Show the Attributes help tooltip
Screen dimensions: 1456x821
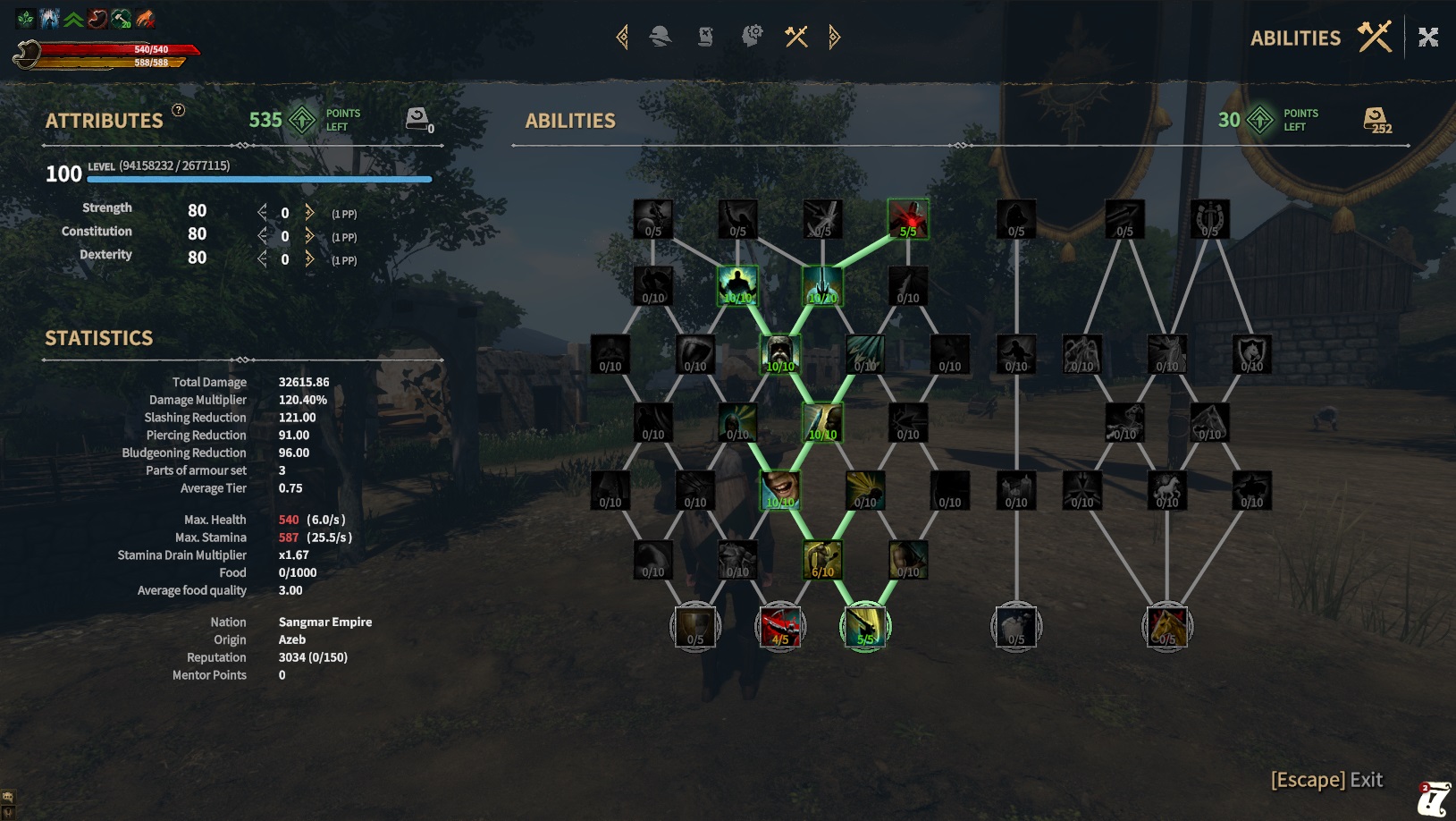179,110
